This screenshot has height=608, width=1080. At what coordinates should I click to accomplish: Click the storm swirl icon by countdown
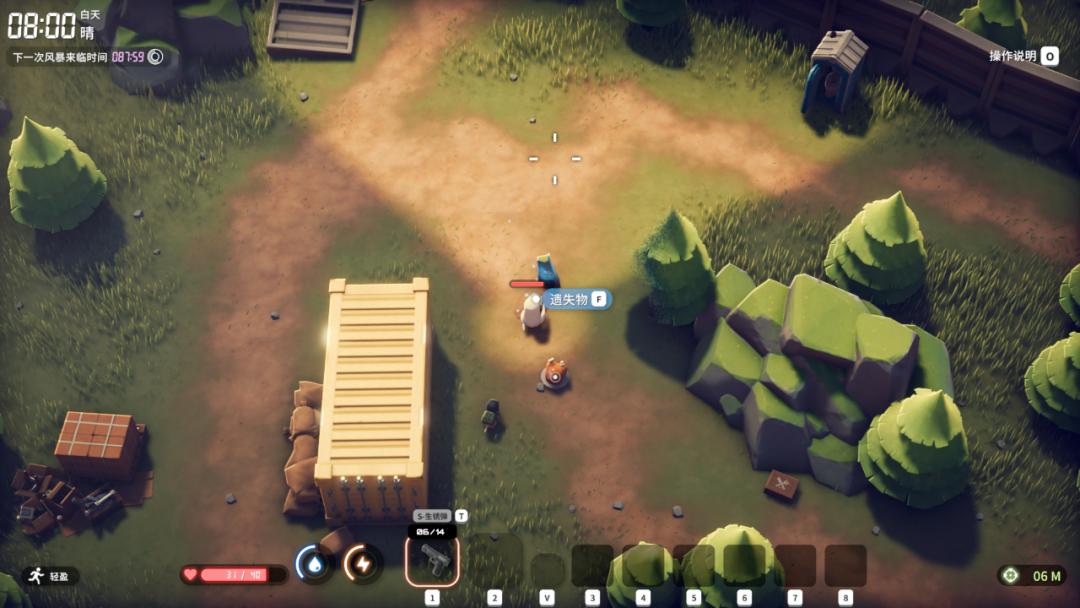(x=155, y=57)
